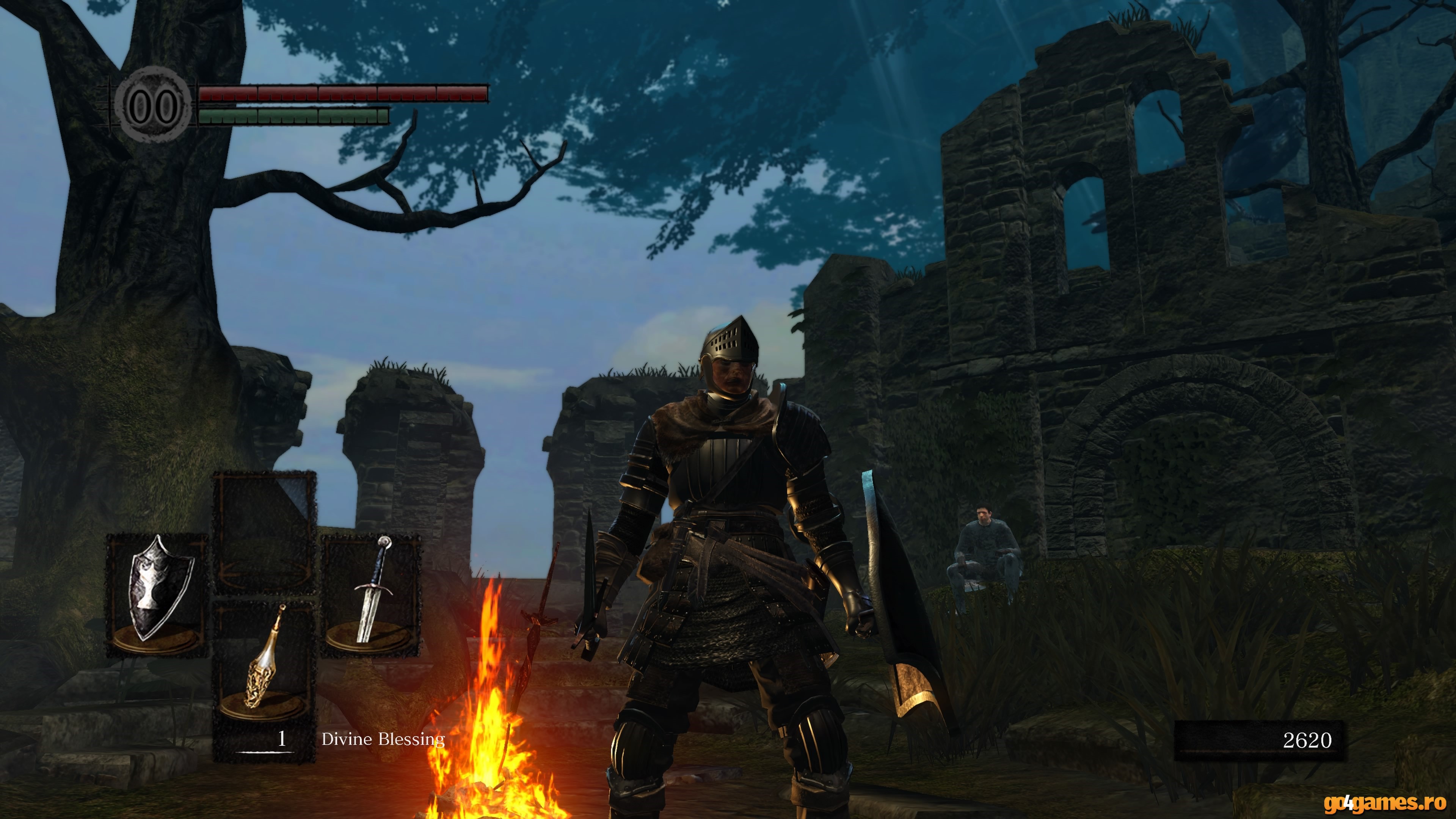Click the humanity counter emblem
Screen dimensions: 1456x819
pos(152,105)
